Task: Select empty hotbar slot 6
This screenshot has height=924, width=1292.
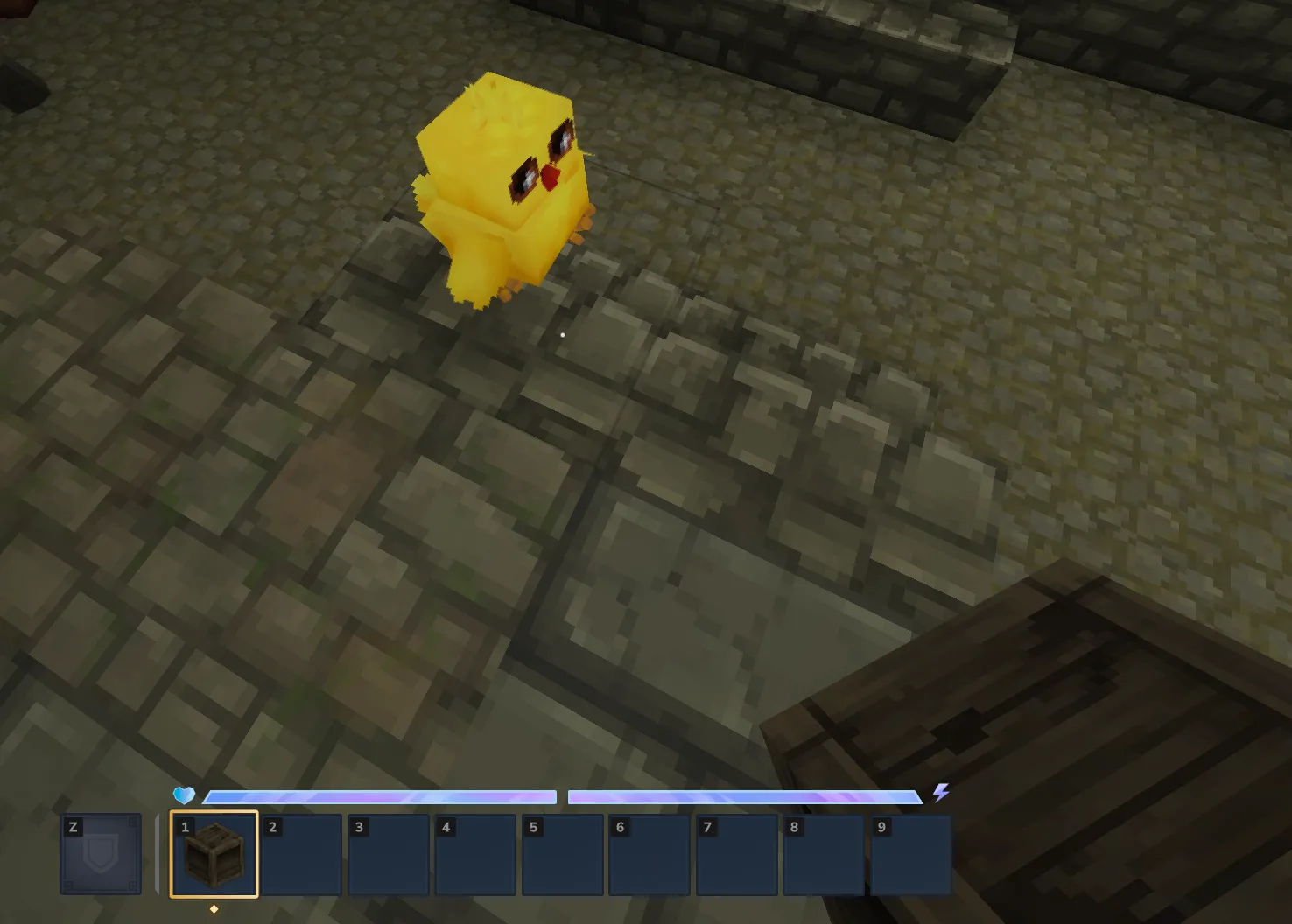Action: (x=650, y=853)
